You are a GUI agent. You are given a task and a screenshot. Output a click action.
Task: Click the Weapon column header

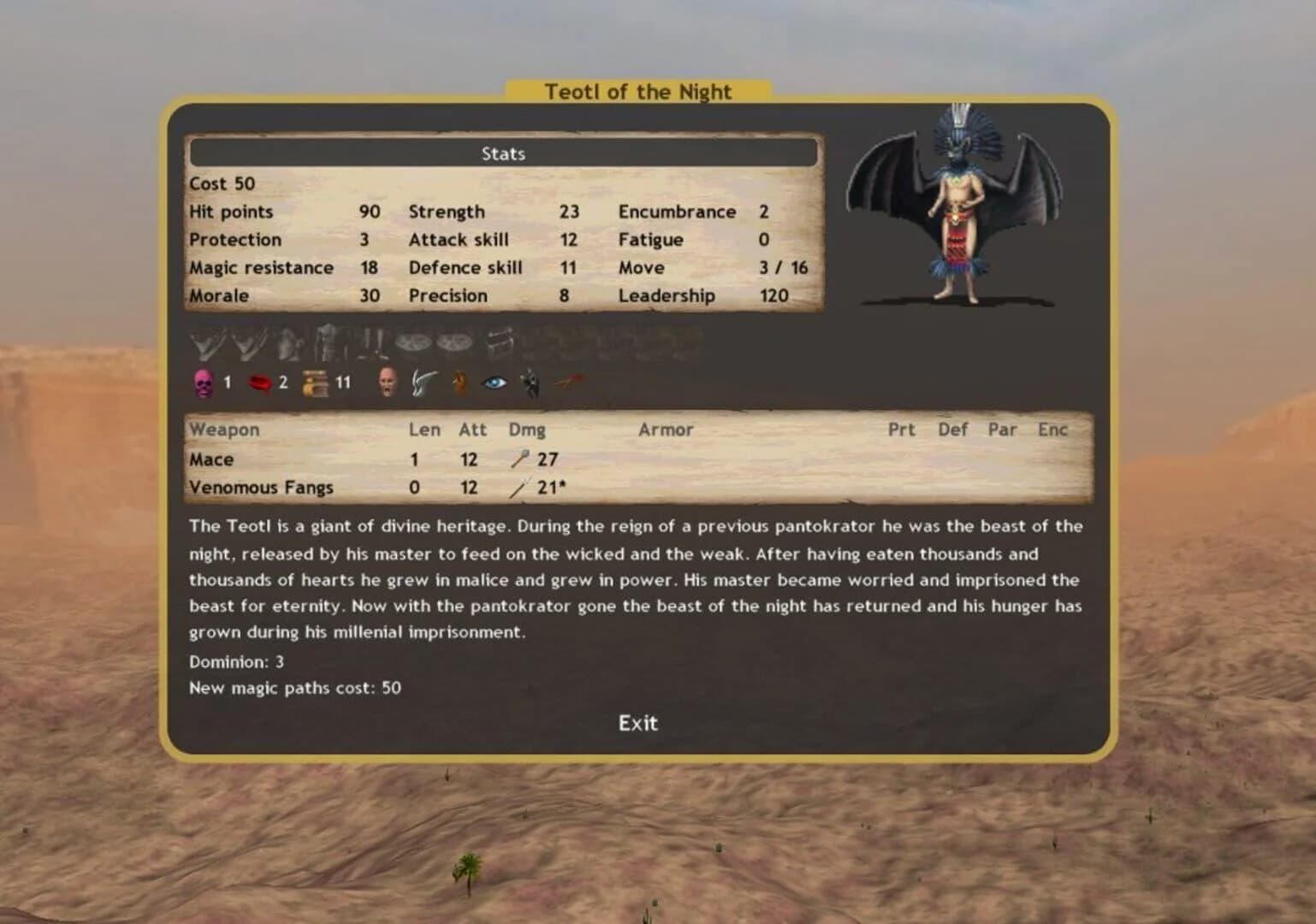(x=224, y=429)
